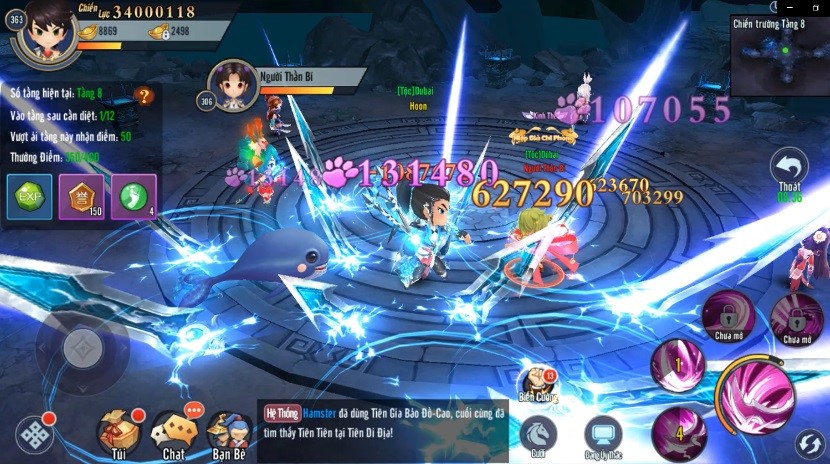Tap the virtual movement joystick
Image resolution: width=830 pixels, height=464 pixels.
81,347
